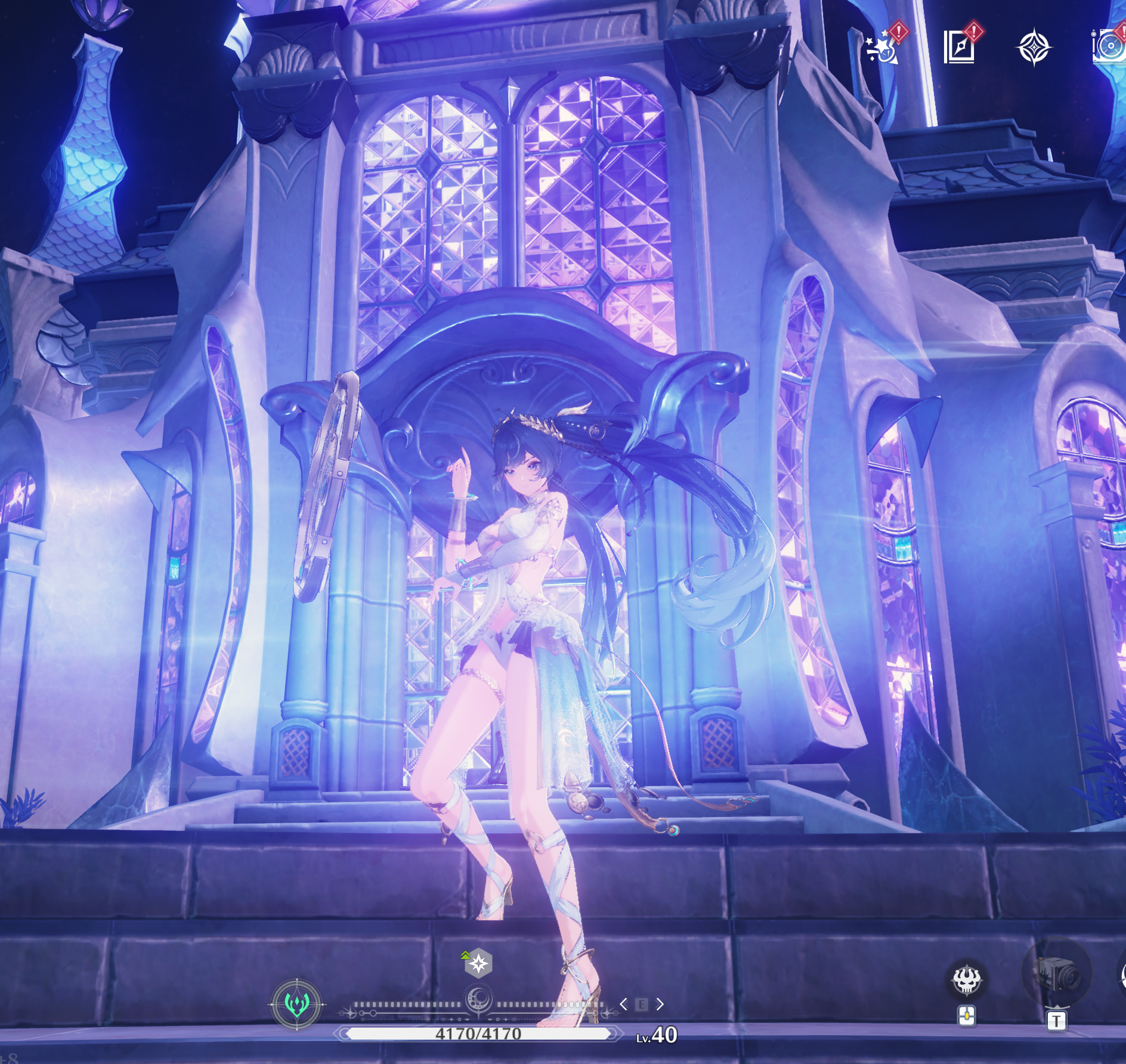Click the hexagonal star buff icon
Image resolution: width=1126 pixels, height=1064 pixels.
pyautogui.click(x=478, y=963)
